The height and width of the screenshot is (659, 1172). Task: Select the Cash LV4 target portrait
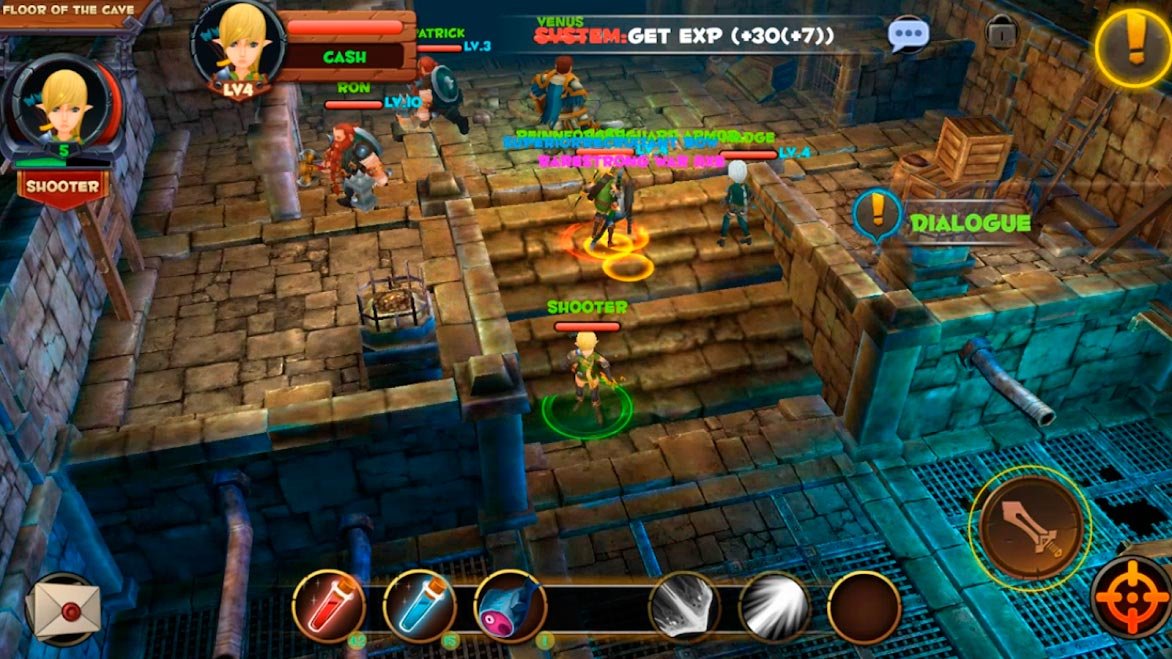click(x=238, y=46)
